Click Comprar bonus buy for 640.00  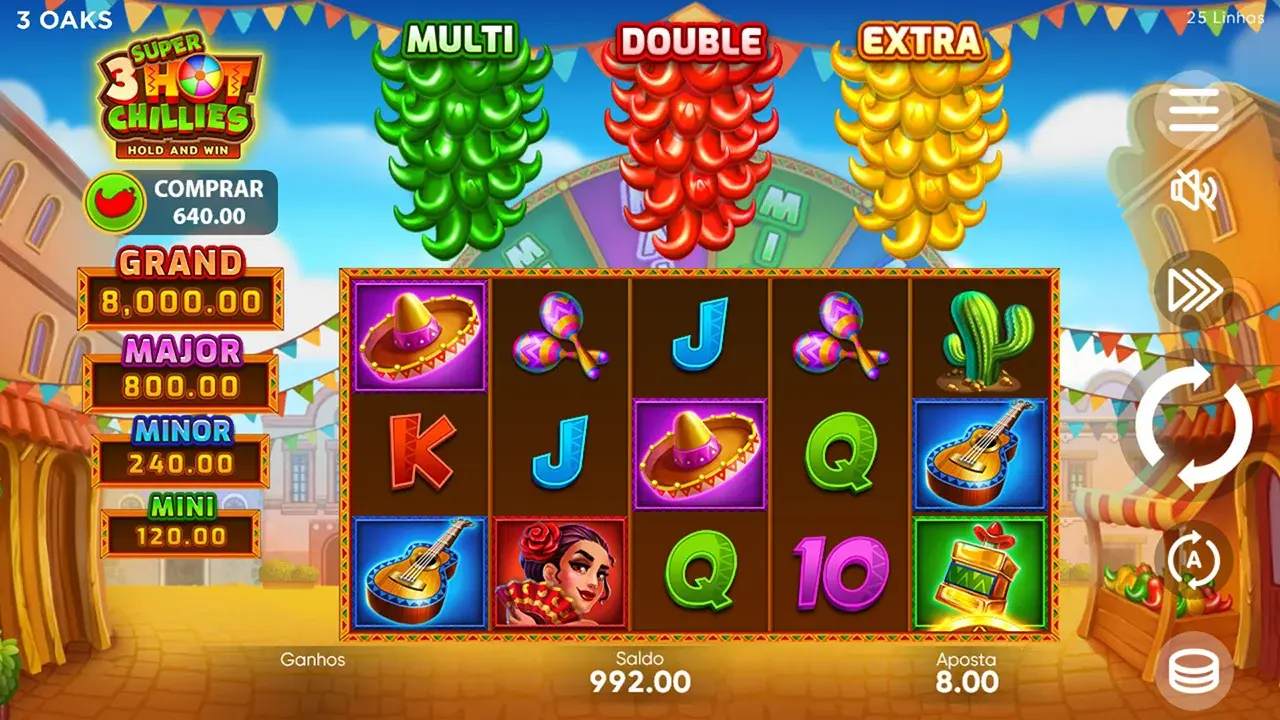coord(181,202)
